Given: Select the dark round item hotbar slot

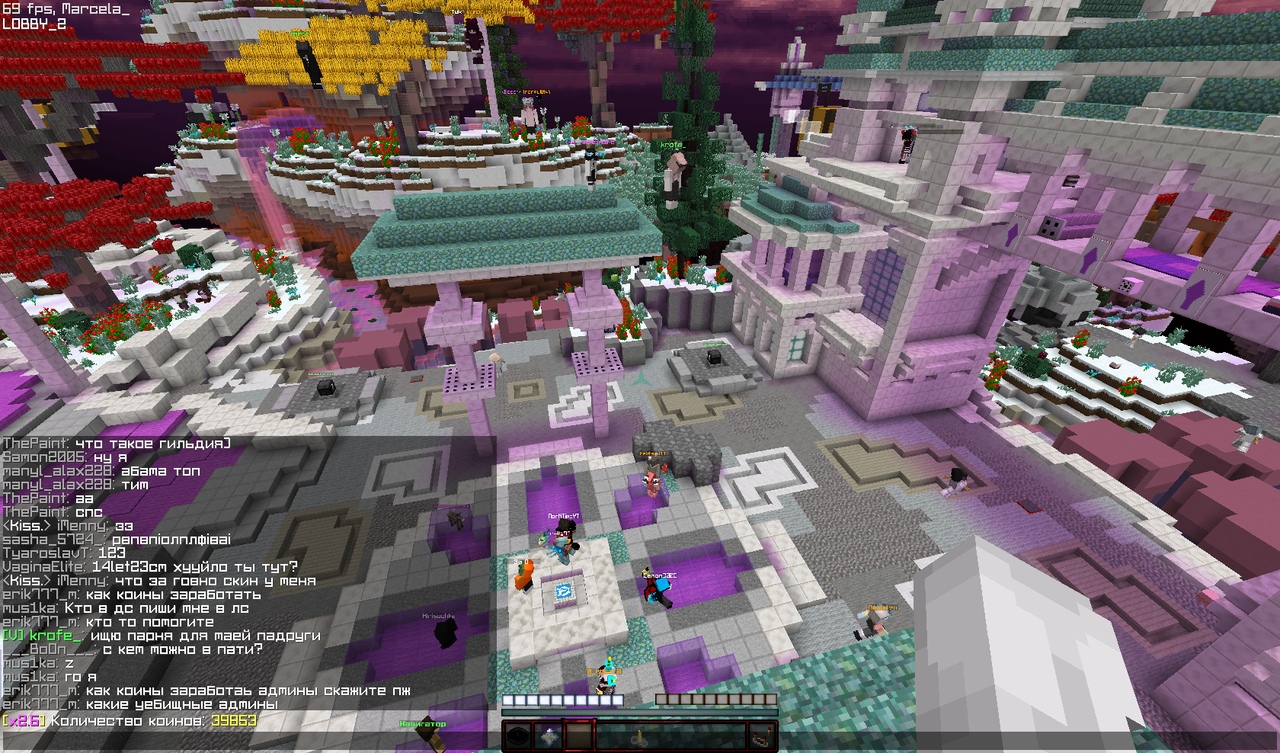Looking at the screenshot, I should 517,737.
